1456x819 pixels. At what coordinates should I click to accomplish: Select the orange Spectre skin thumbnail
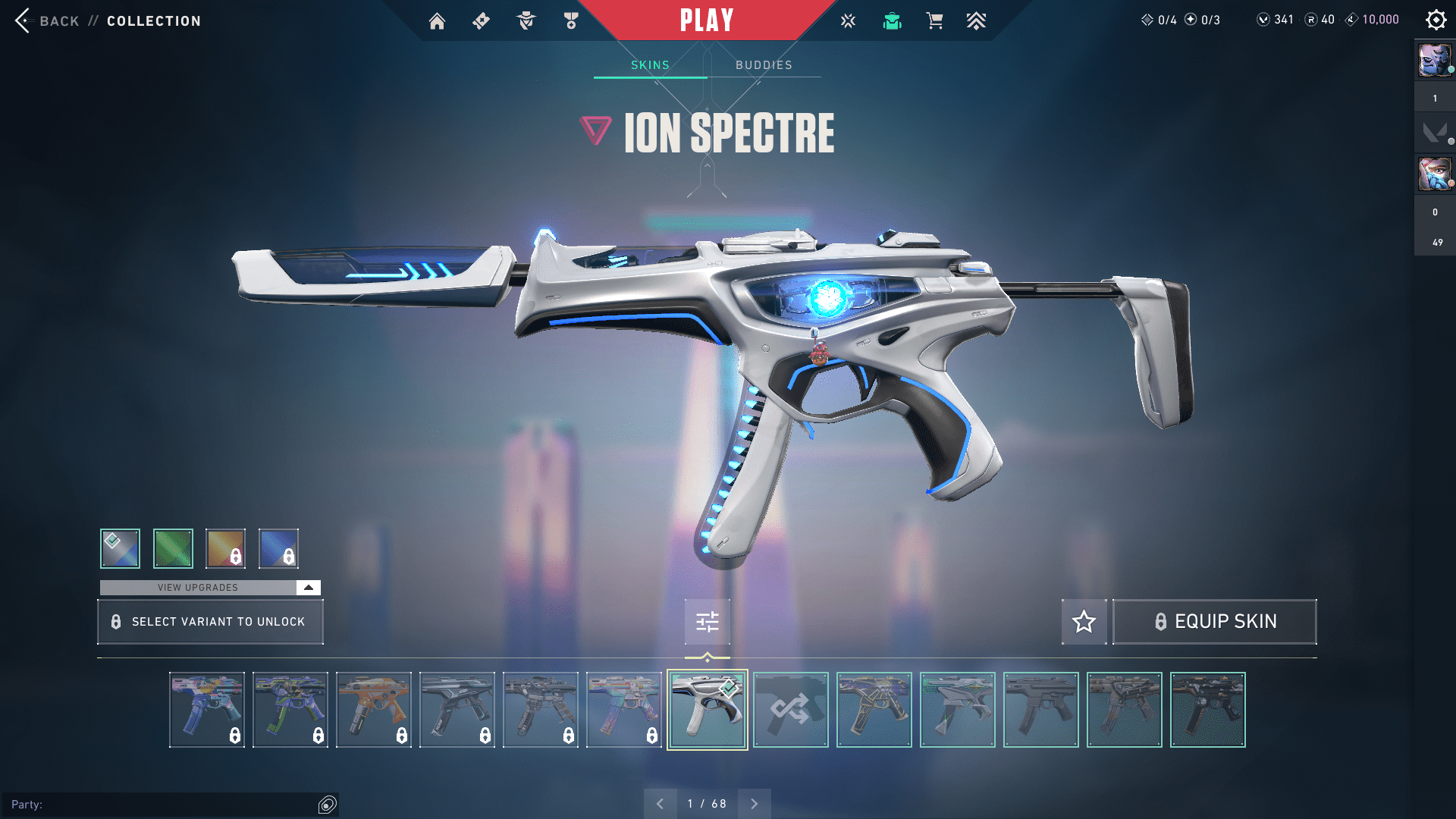tap(373, 710)
